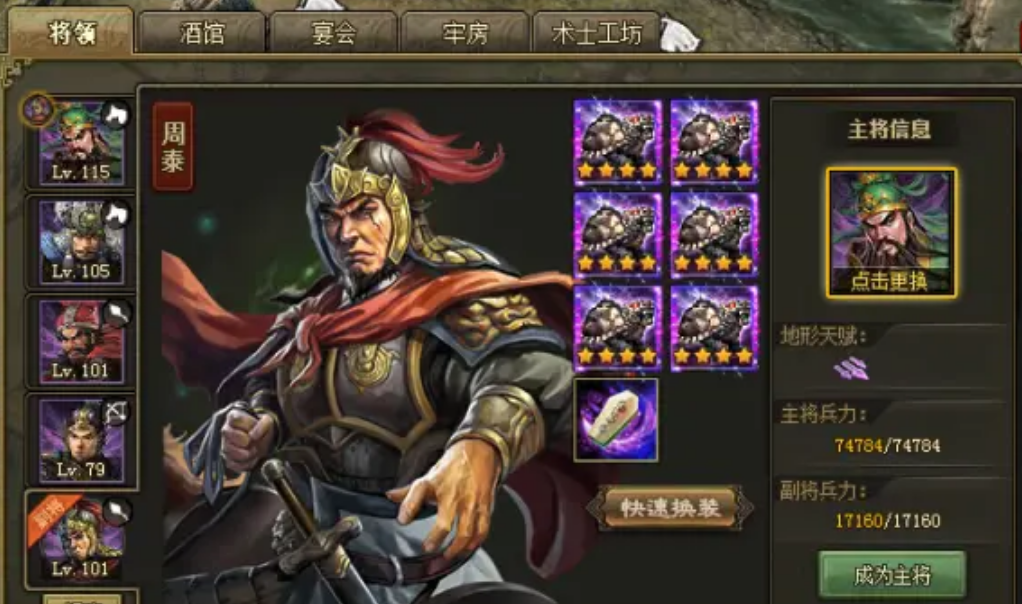Select the 宴会 tab
This screenshot has width=1022, height=604.
click(x=333, y=33)
